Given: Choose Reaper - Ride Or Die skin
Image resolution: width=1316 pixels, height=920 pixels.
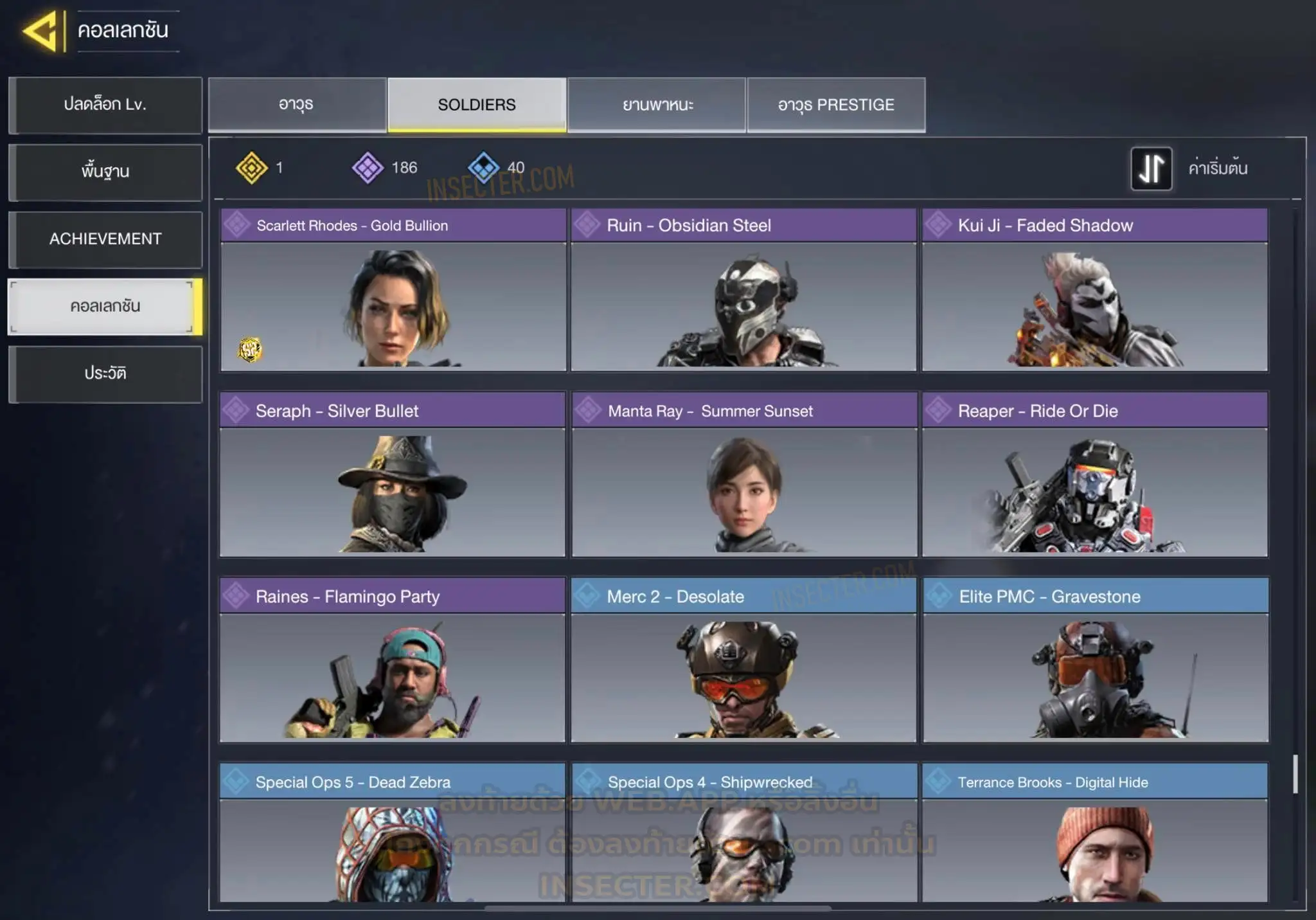Looking at the screenshot, I should pyautogui.click(x=1095, y=475).
